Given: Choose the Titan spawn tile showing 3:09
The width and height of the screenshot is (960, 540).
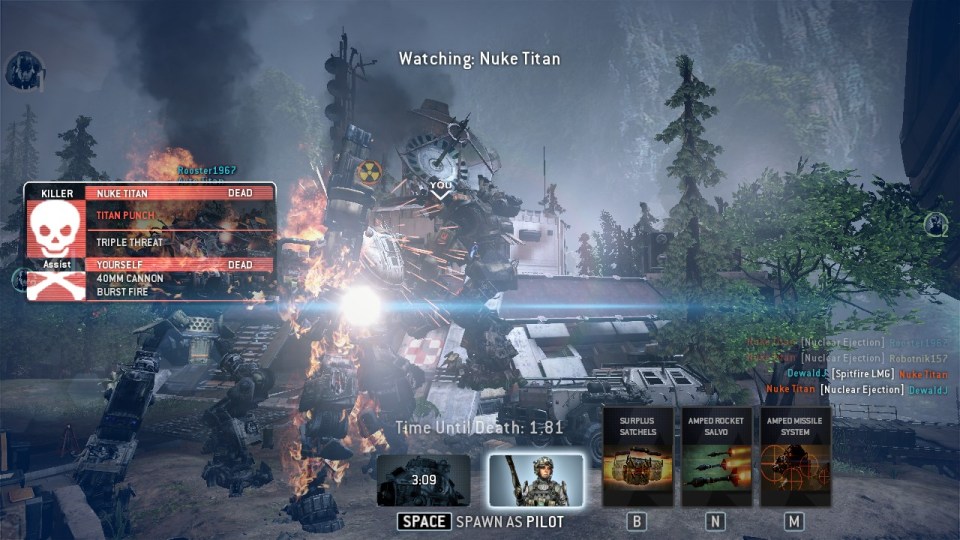Looking at the screenshot, I should click(x=424, y=481).
